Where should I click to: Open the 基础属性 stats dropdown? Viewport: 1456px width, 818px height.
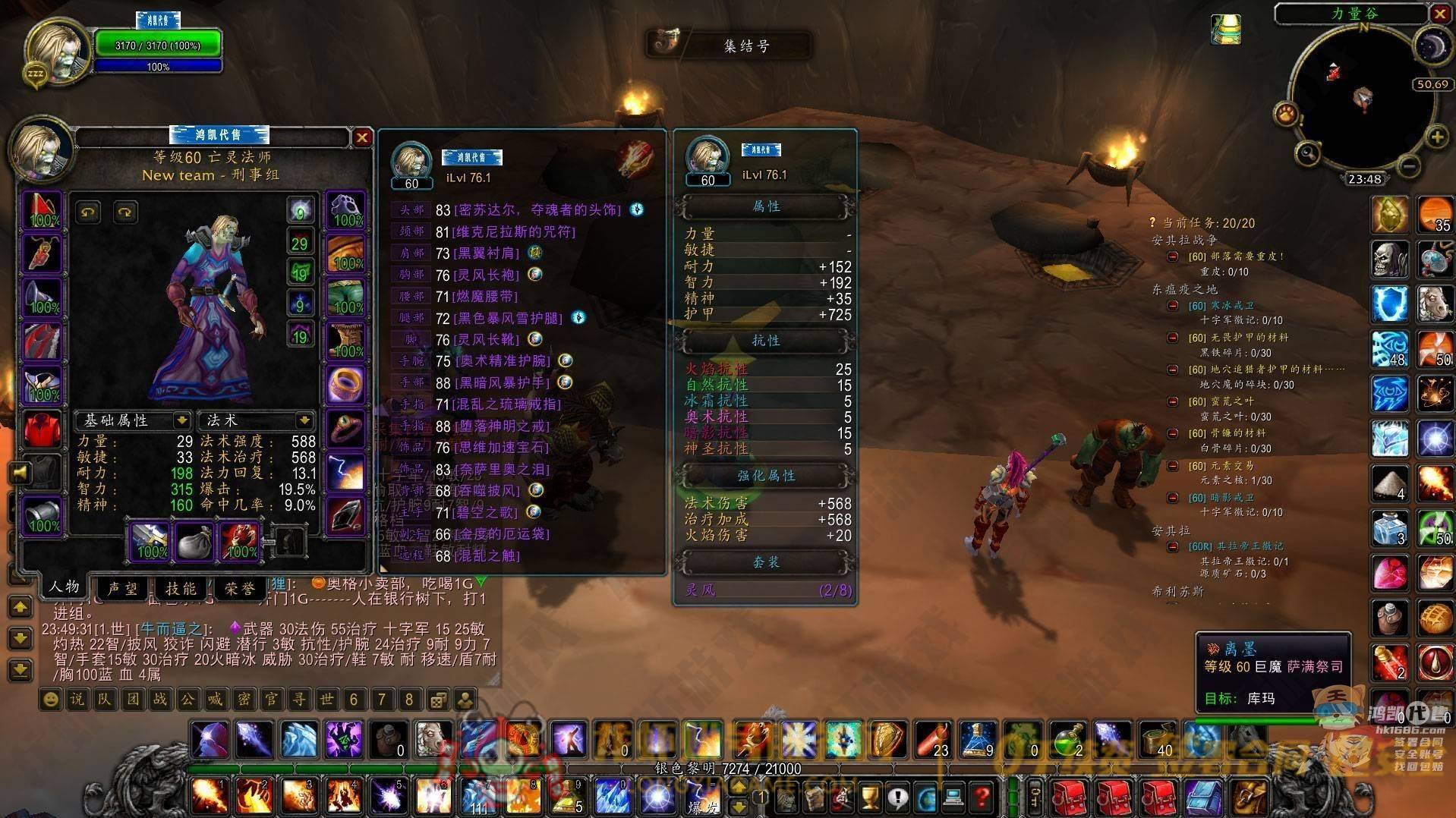click(181, 420)
